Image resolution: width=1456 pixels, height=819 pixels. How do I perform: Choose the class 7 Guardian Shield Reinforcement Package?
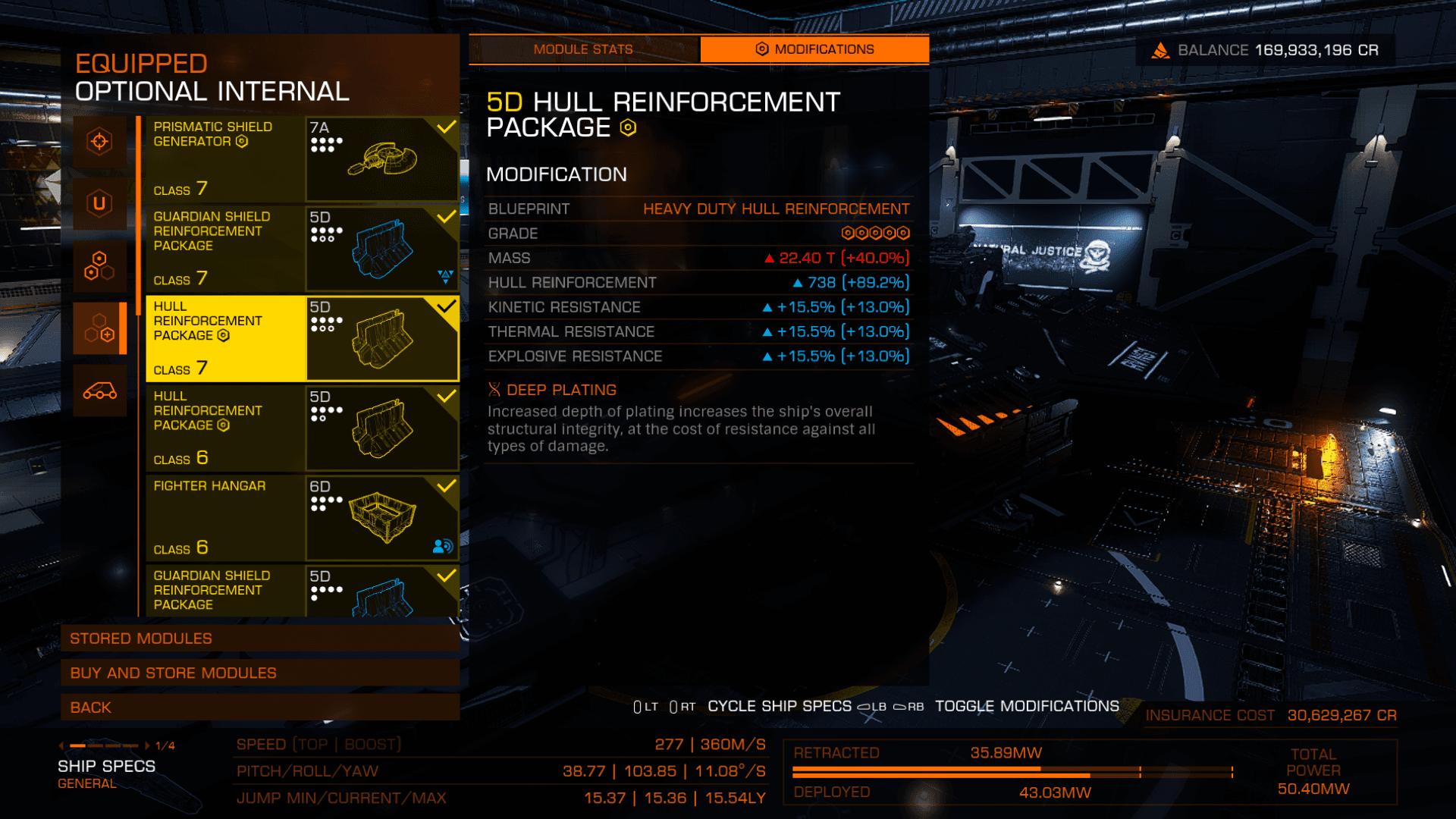(302, 249)
